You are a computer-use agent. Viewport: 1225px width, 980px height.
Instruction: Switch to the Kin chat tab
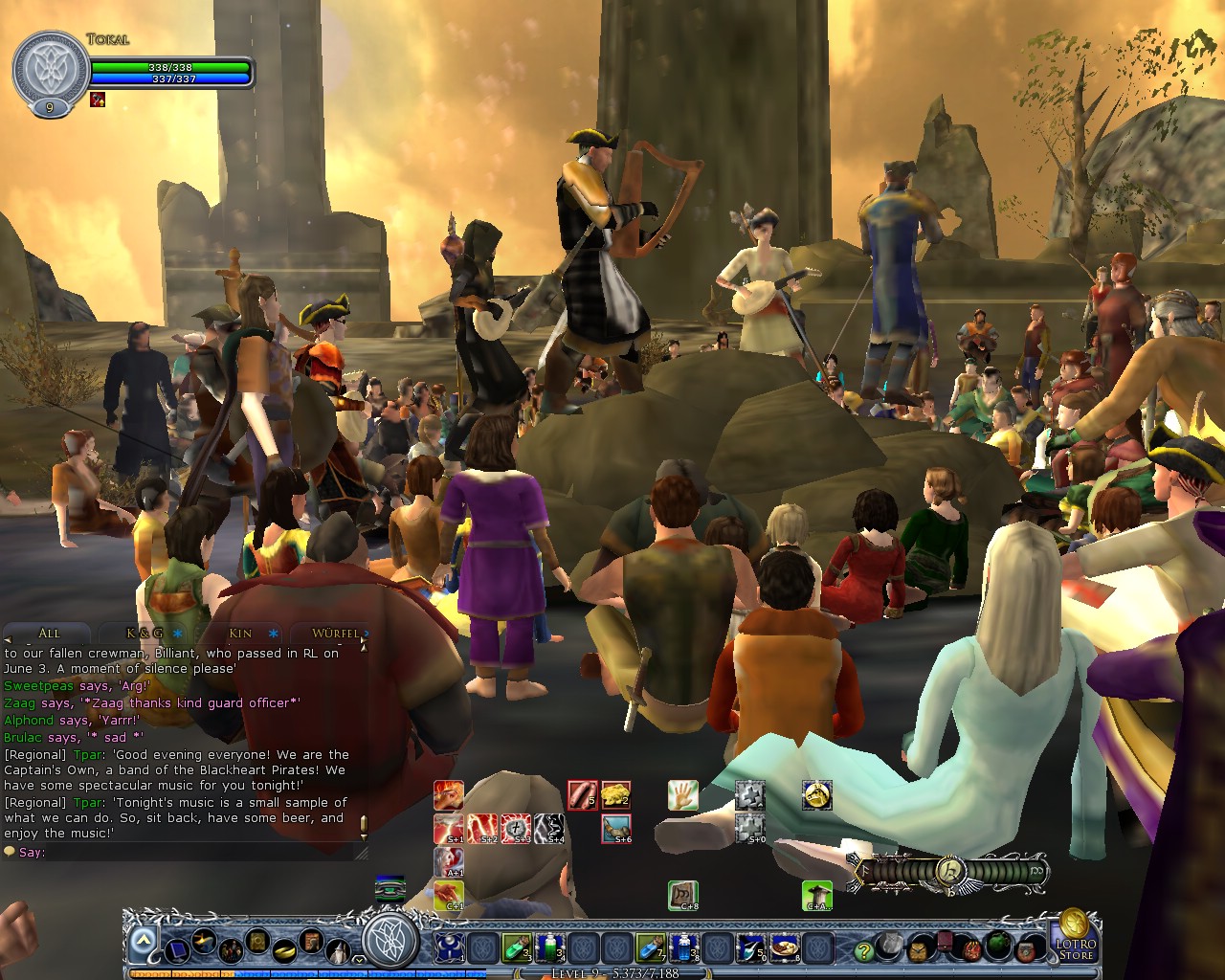239,634
